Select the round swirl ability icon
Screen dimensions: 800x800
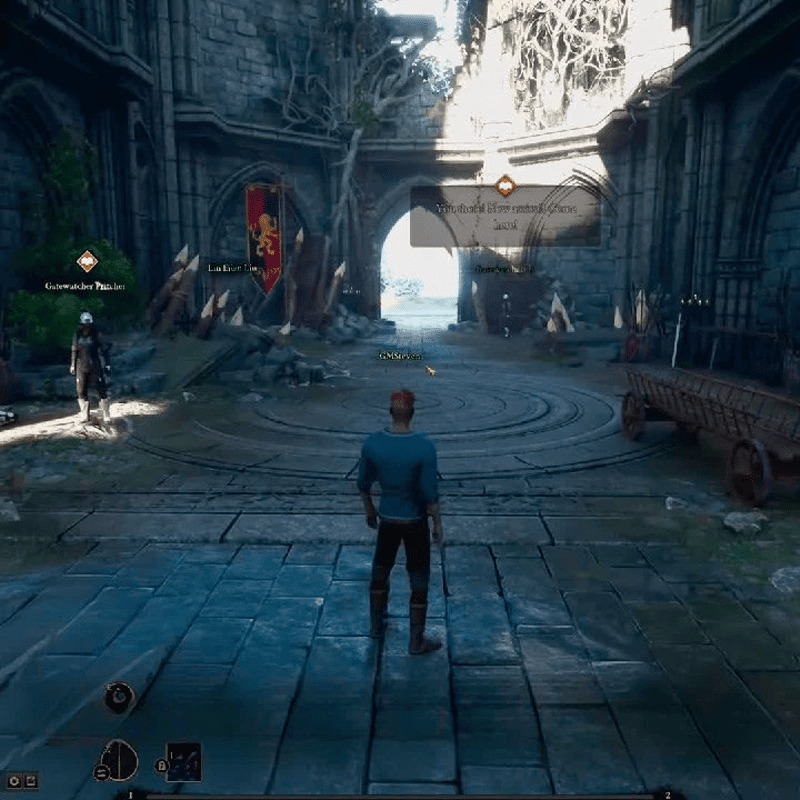click(120, 697)
